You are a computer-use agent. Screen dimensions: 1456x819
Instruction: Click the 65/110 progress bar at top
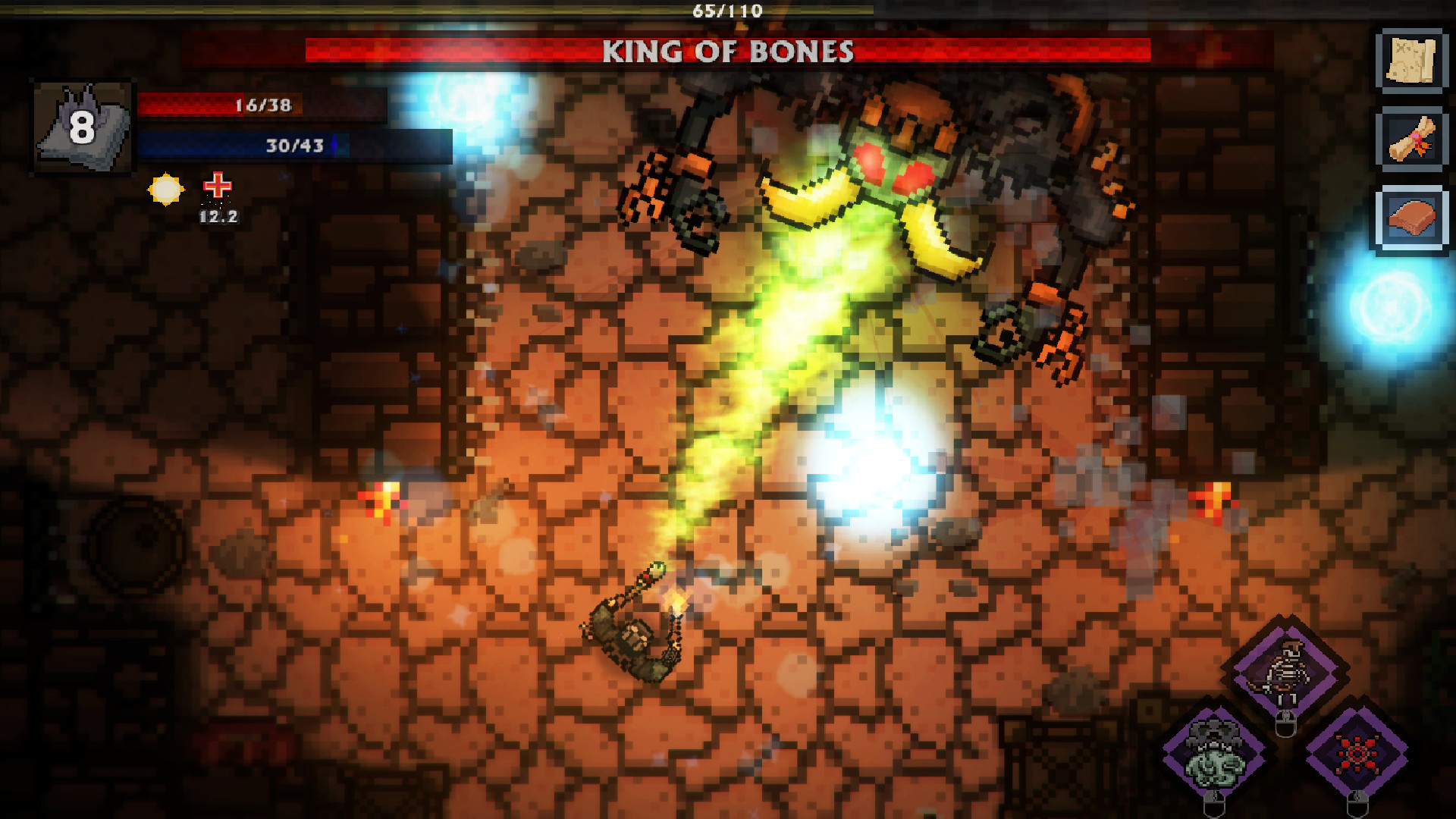[x=726, y=10]
